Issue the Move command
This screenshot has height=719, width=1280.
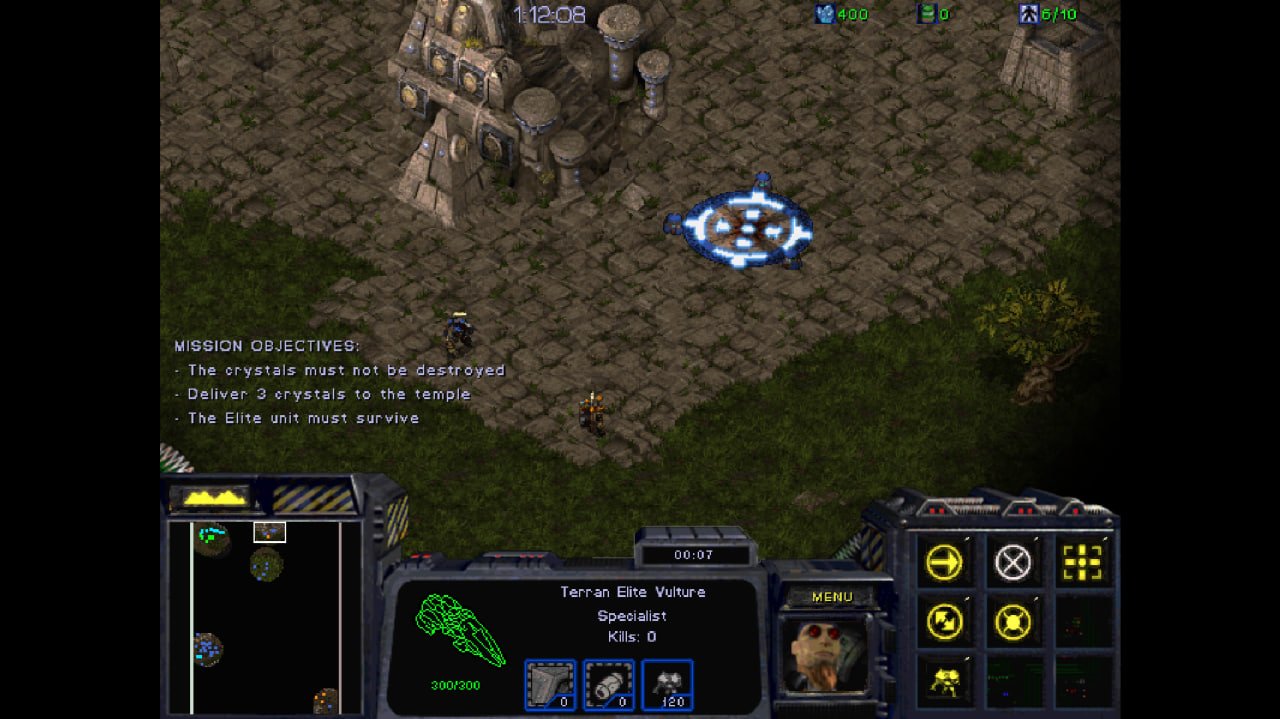click(x=944, y=564)
